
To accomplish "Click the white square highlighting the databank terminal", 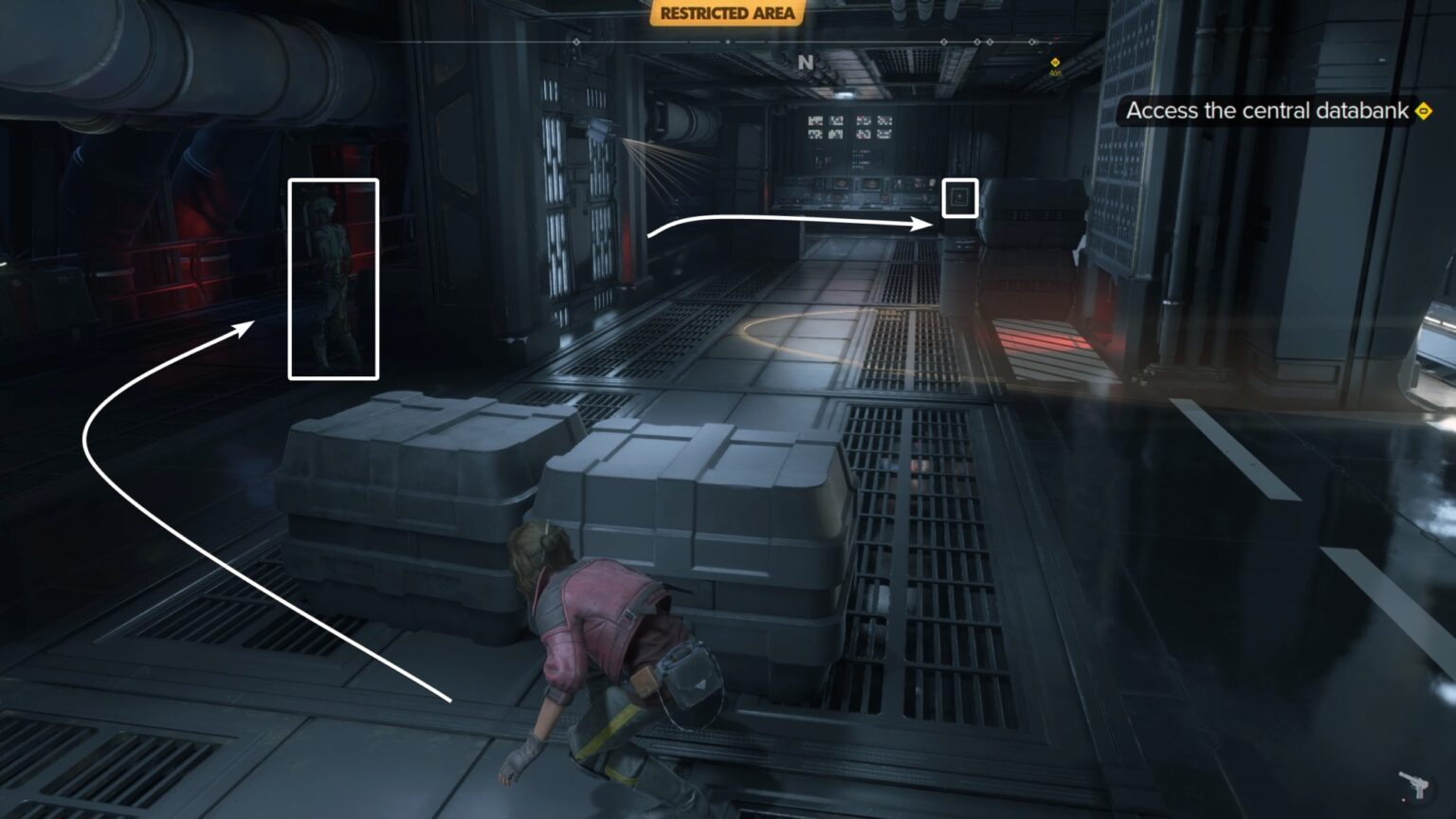I will [960, 199].
